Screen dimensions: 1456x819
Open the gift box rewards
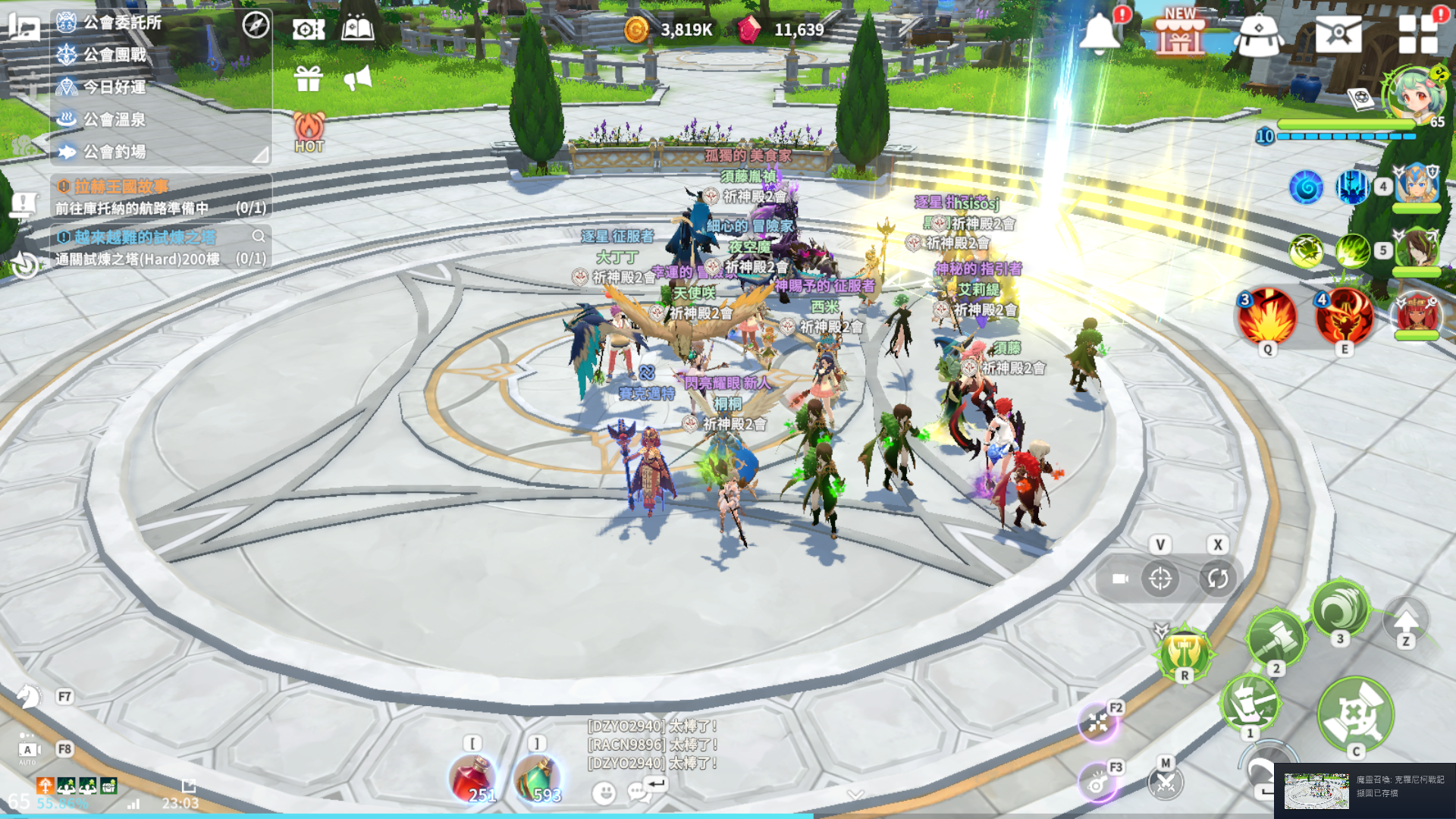[309, 77]
